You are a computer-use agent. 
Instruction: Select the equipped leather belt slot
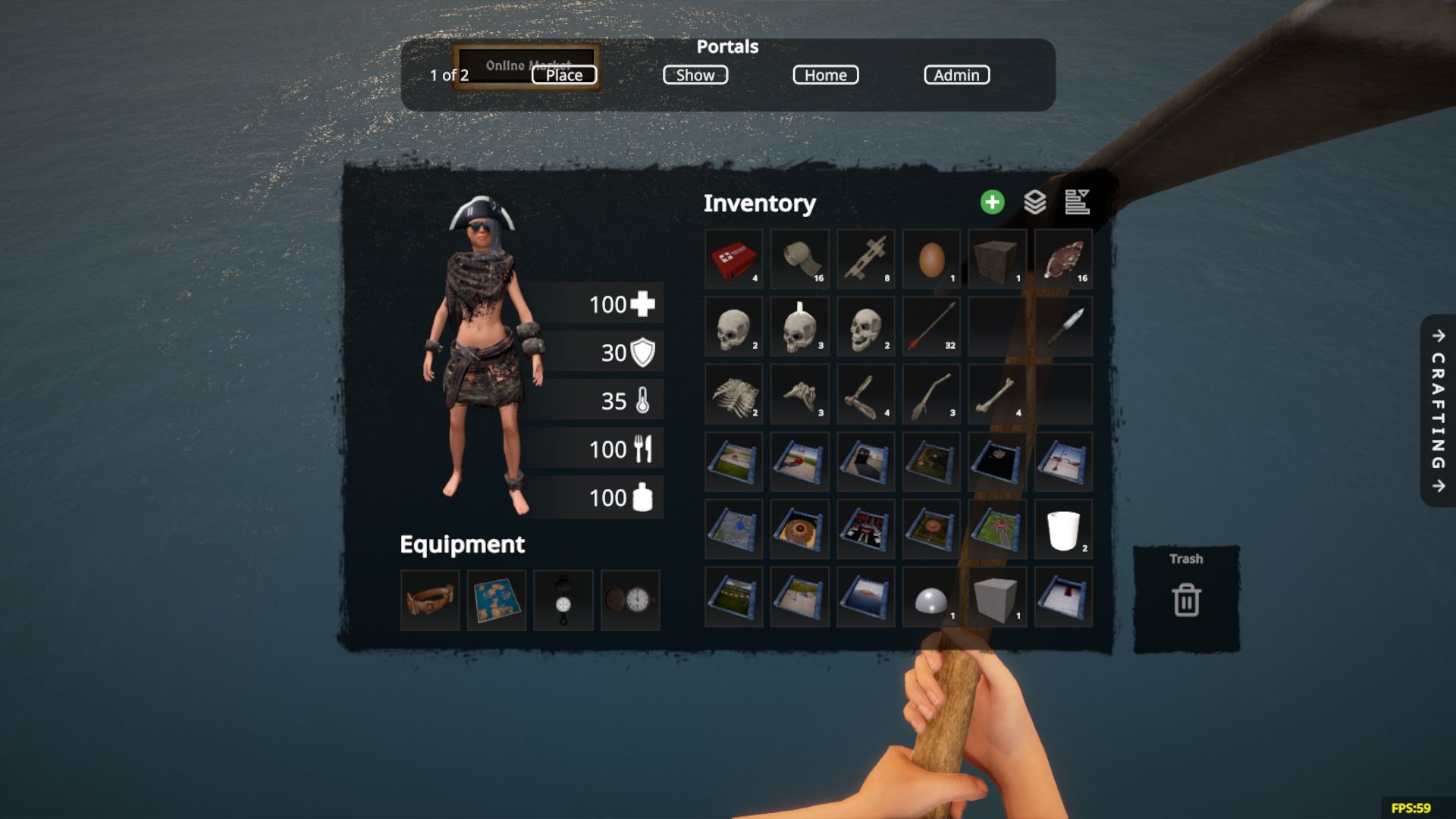pos(430,601)
